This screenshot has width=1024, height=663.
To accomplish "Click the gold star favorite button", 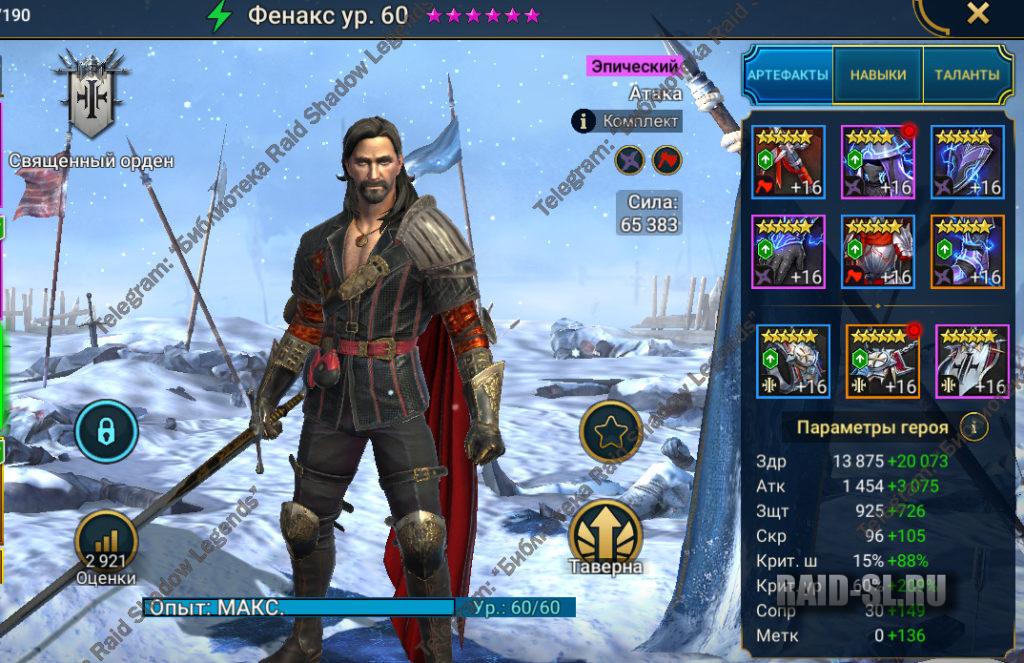I will [610, 431].
